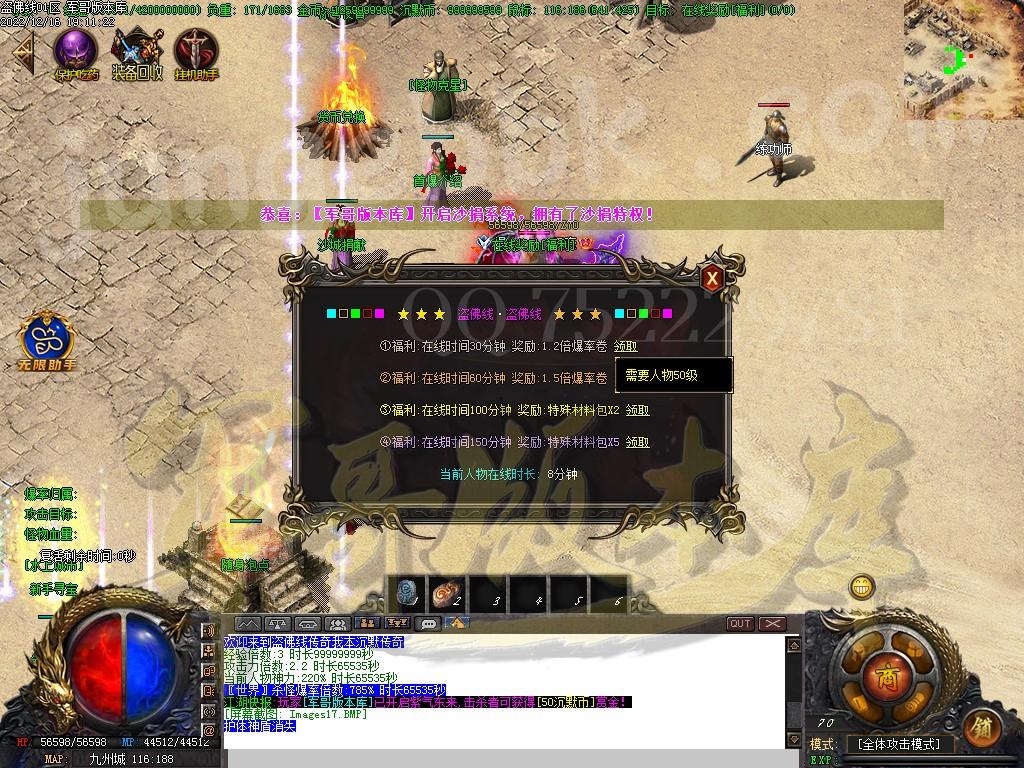
Task: Select the speech bubble chat tab
Action: (x=429, y=623)
